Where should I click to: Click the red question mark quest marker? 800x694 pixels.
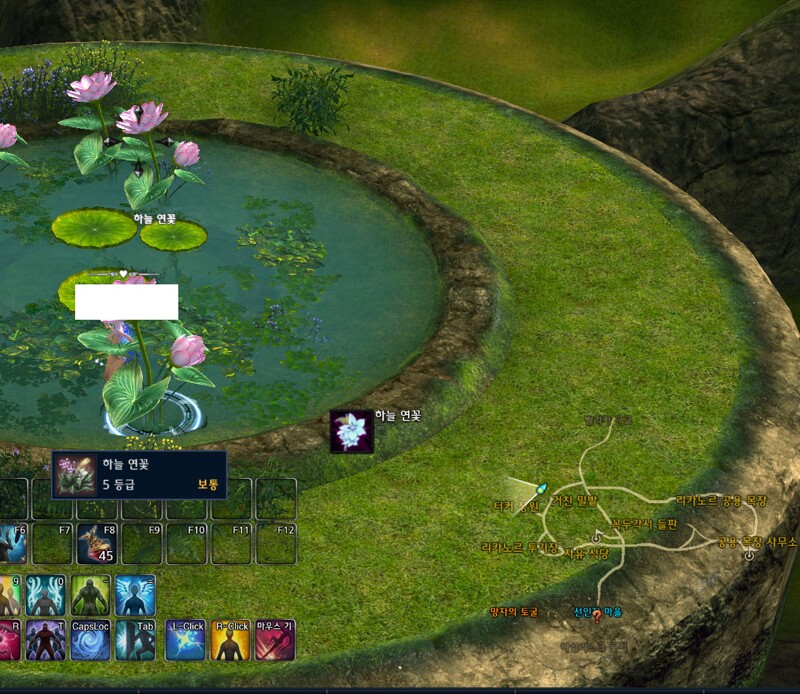(597, 616)
